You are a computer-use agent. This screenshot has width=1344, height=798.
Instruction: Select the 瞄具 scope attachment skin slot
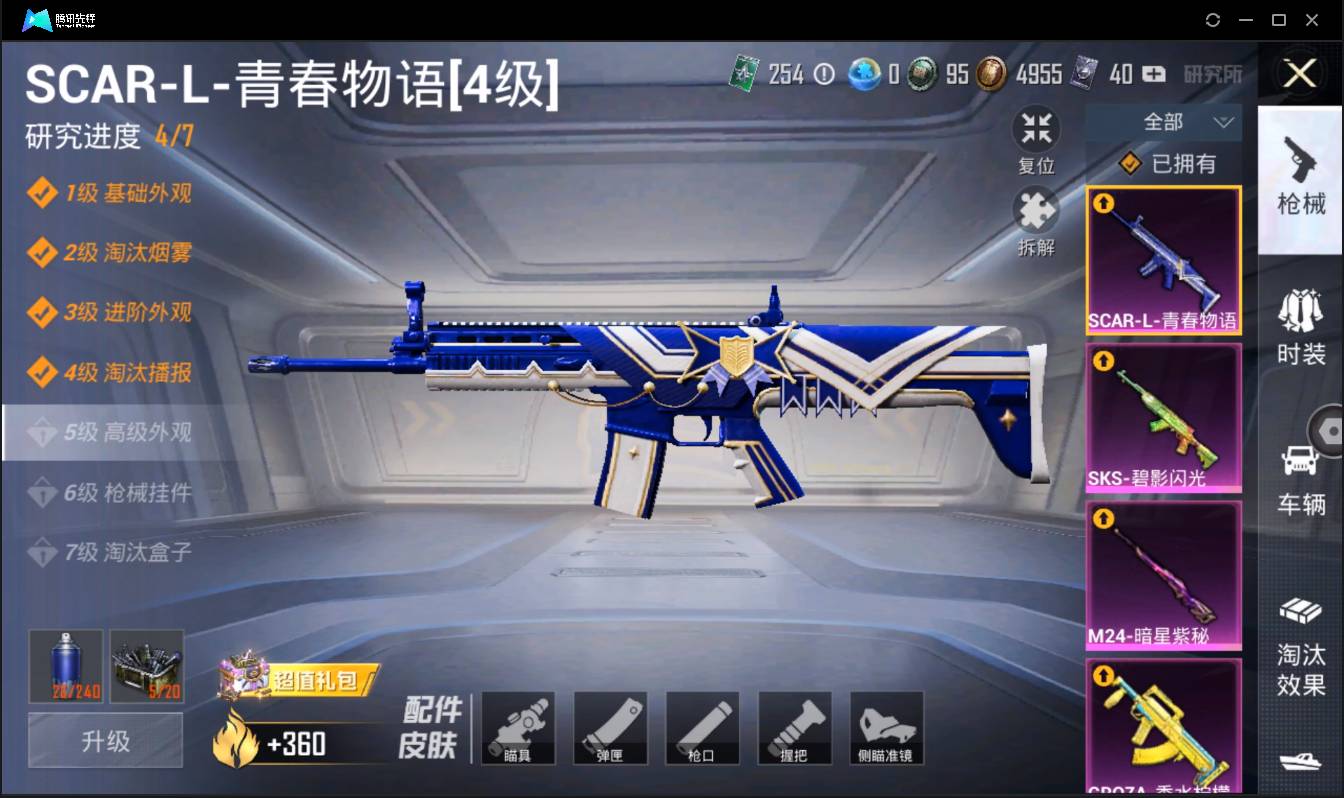[519, 728]
